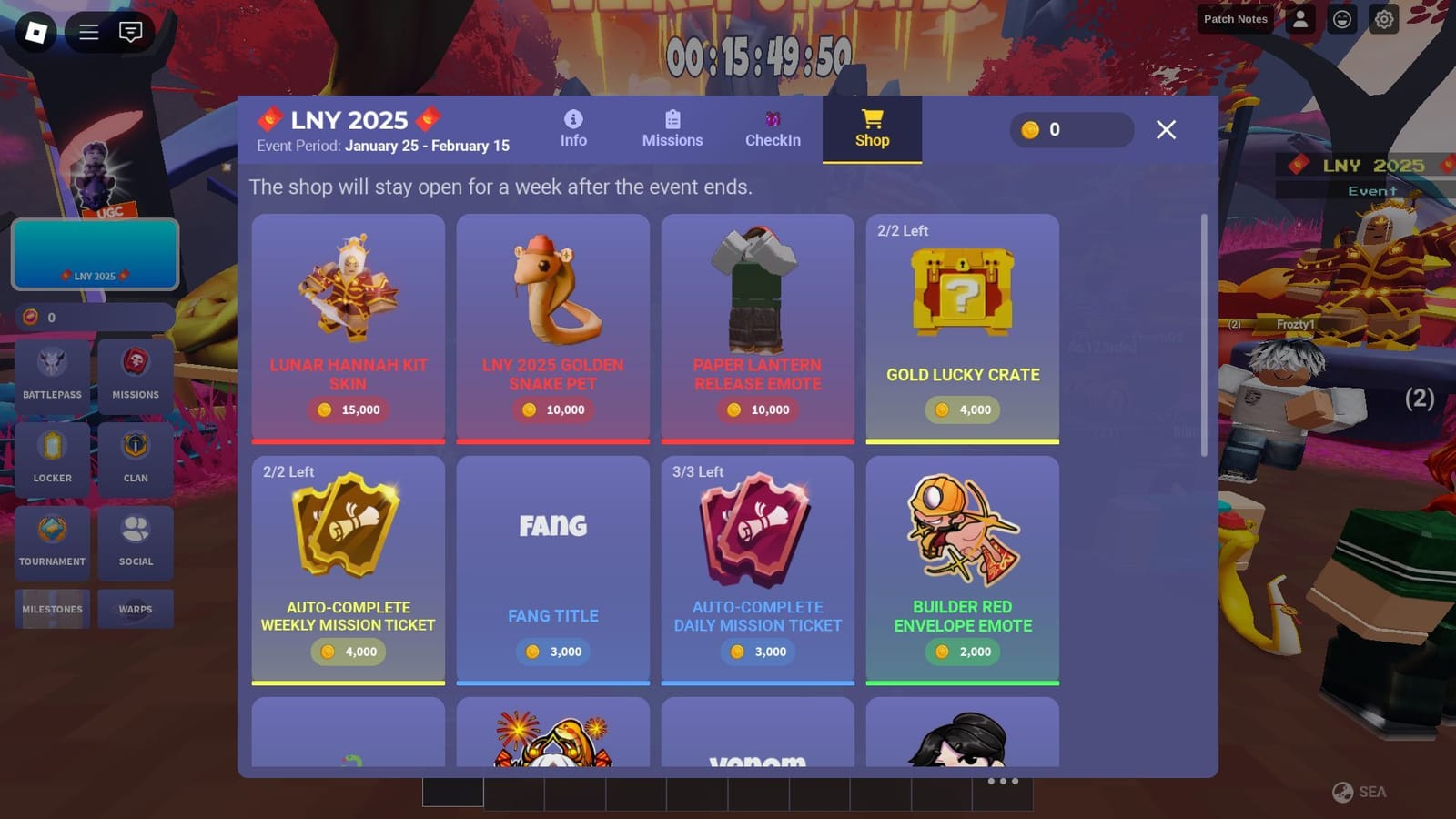Switch to the Info tab
The width and height of the screenshot is (1456, 819).
click(572, 127)
